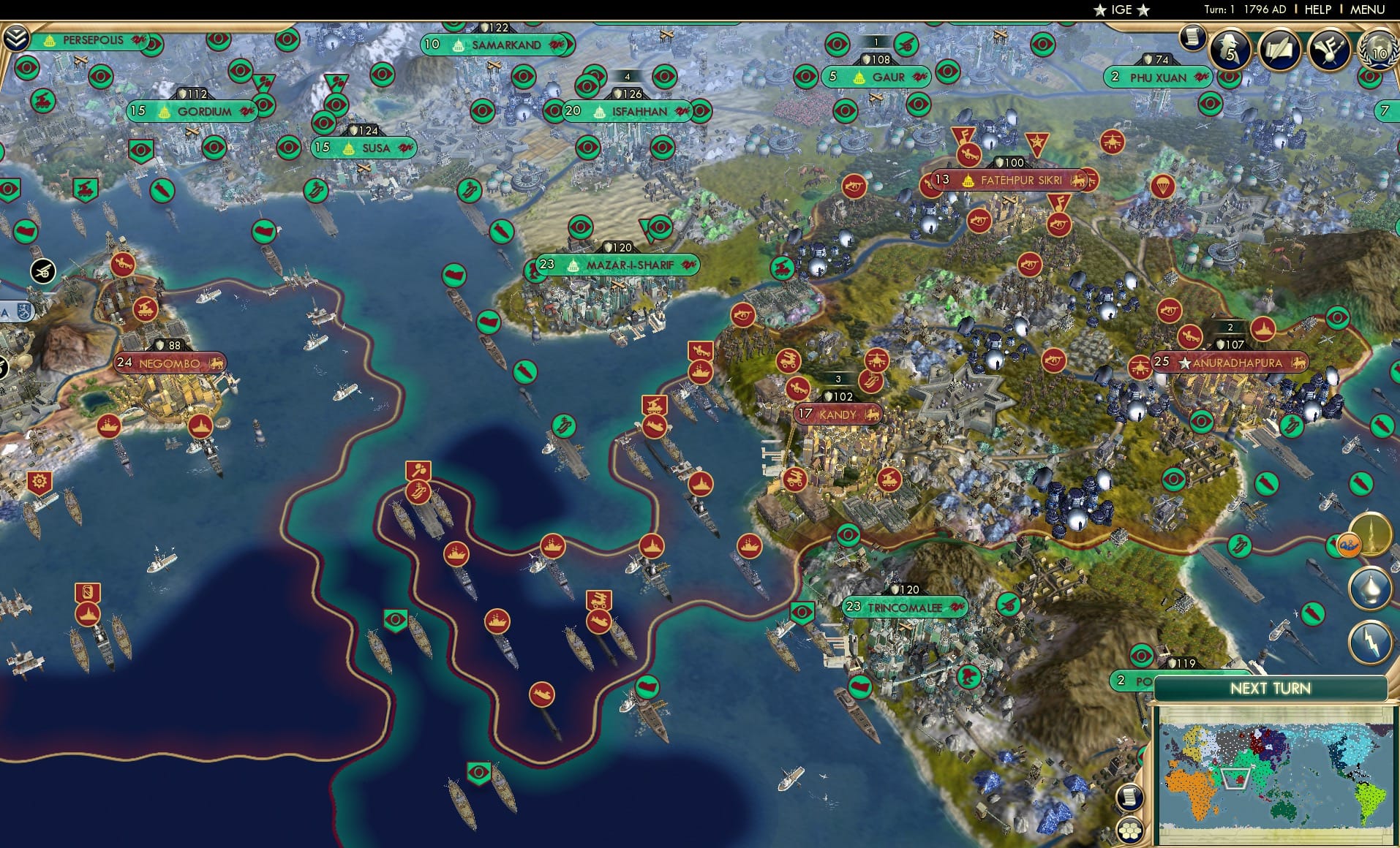1400x848 pixels.
Task: Open the Espionage overview spy icon
Action: pos(1230,49)
